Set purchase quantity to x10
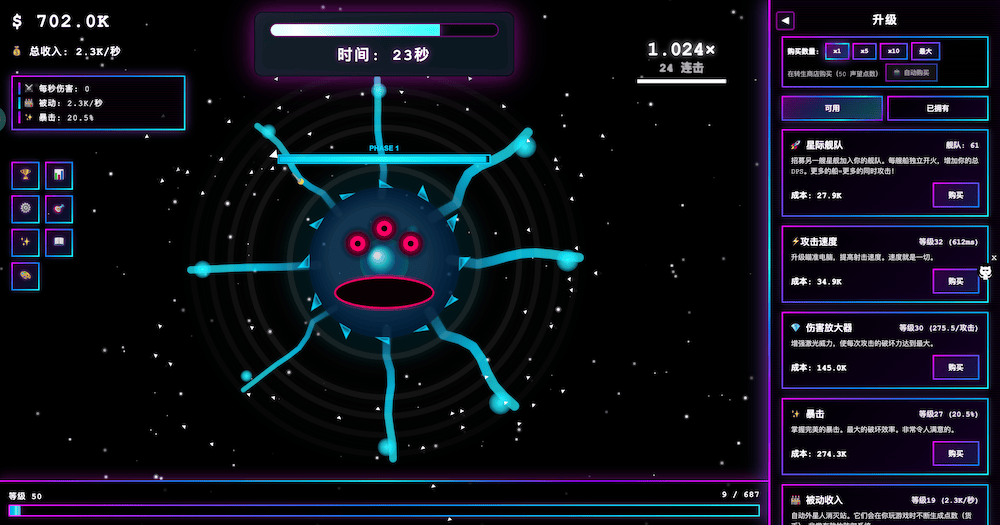Image resolution: width=1000 pixels, height=525 pixels. (895, 51)
